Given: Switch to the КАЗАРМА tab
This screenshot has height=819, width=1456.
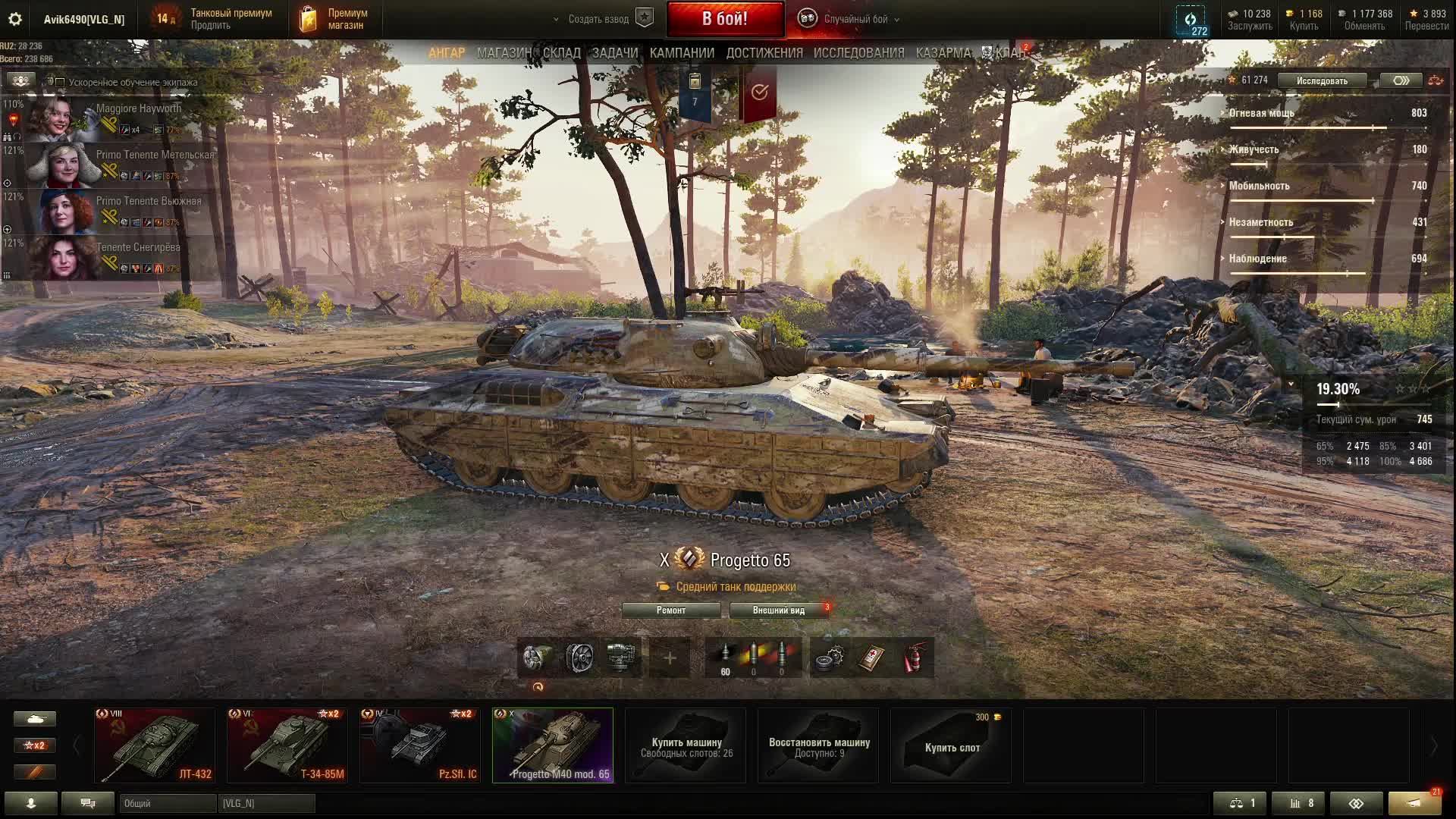Looking at the screenshot, I should pyautogui.click(x=943, y=53).
